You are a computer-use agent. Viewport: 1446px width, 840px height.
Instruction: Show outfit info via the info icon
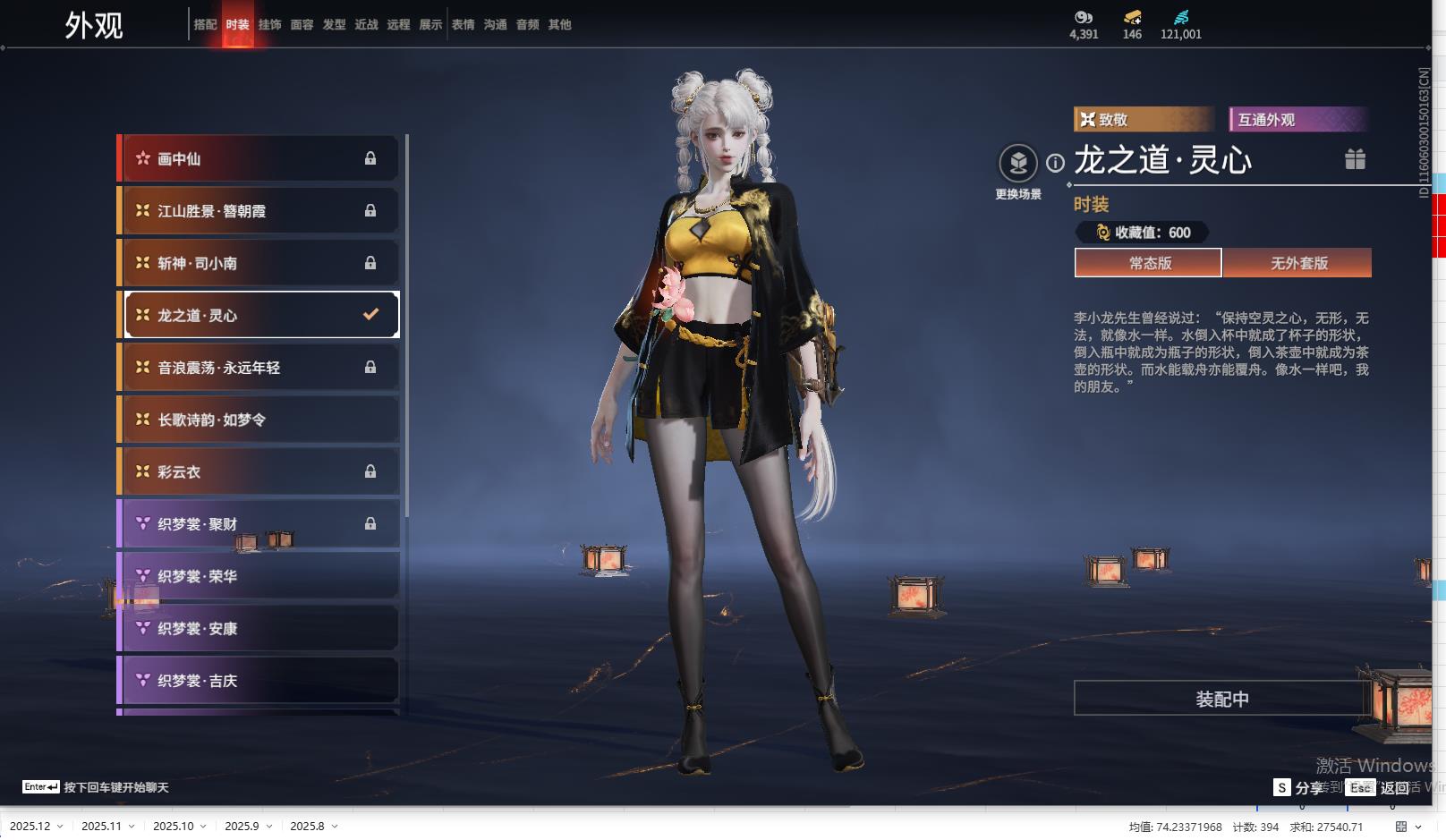tap(1056, 163)
